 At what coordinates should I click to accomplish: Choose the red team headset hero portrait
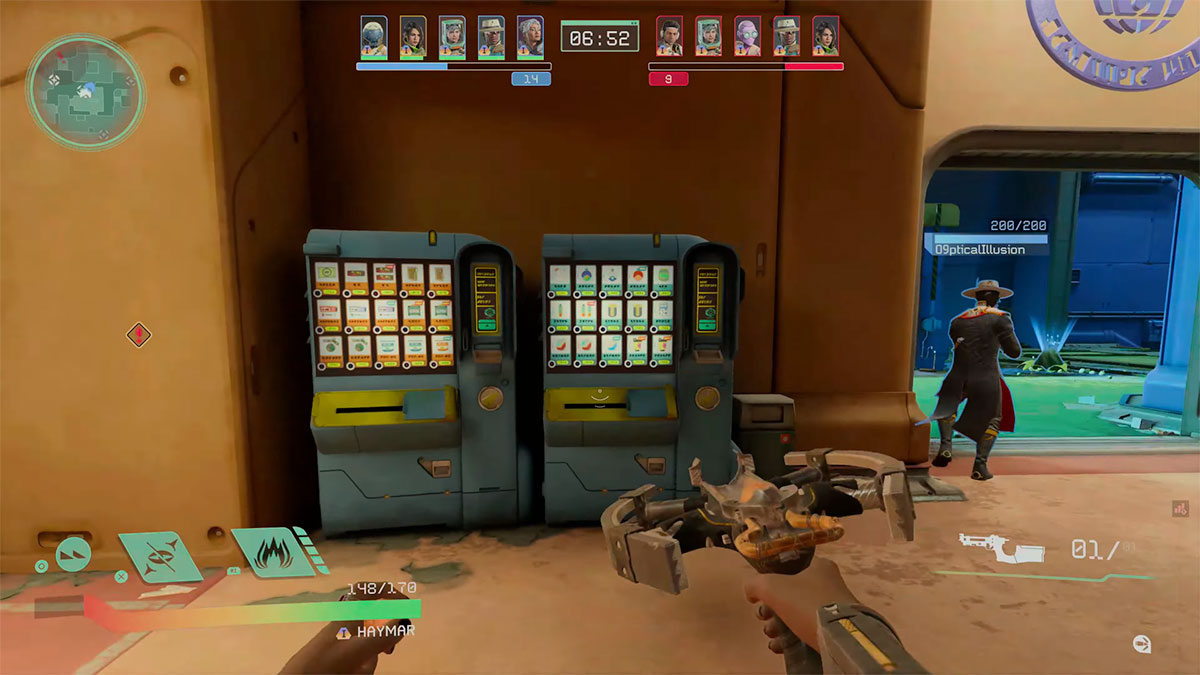click(670, 37)
